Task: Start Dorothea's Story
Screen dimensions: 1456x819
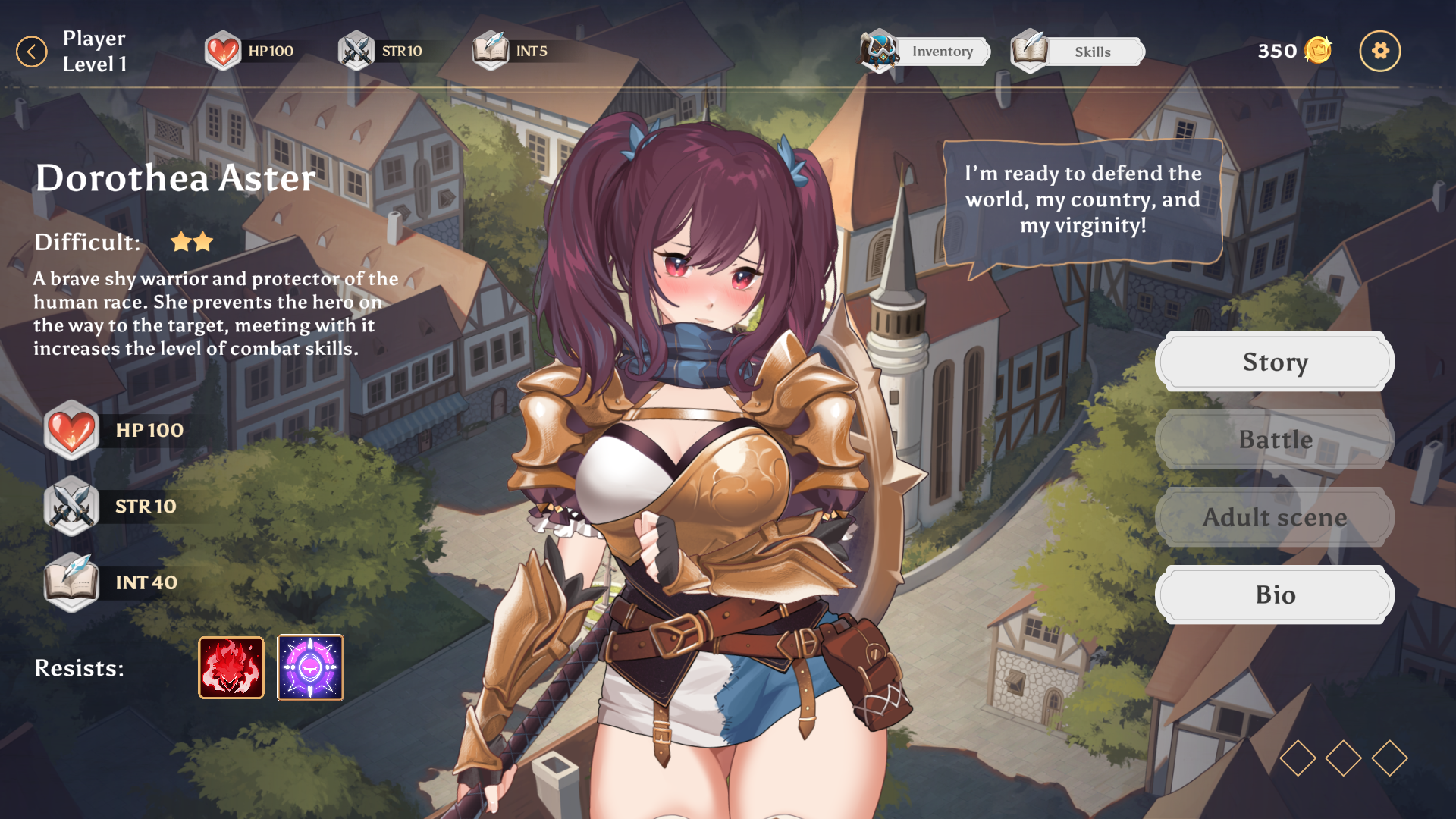Action: click(x=1275, y=362)
